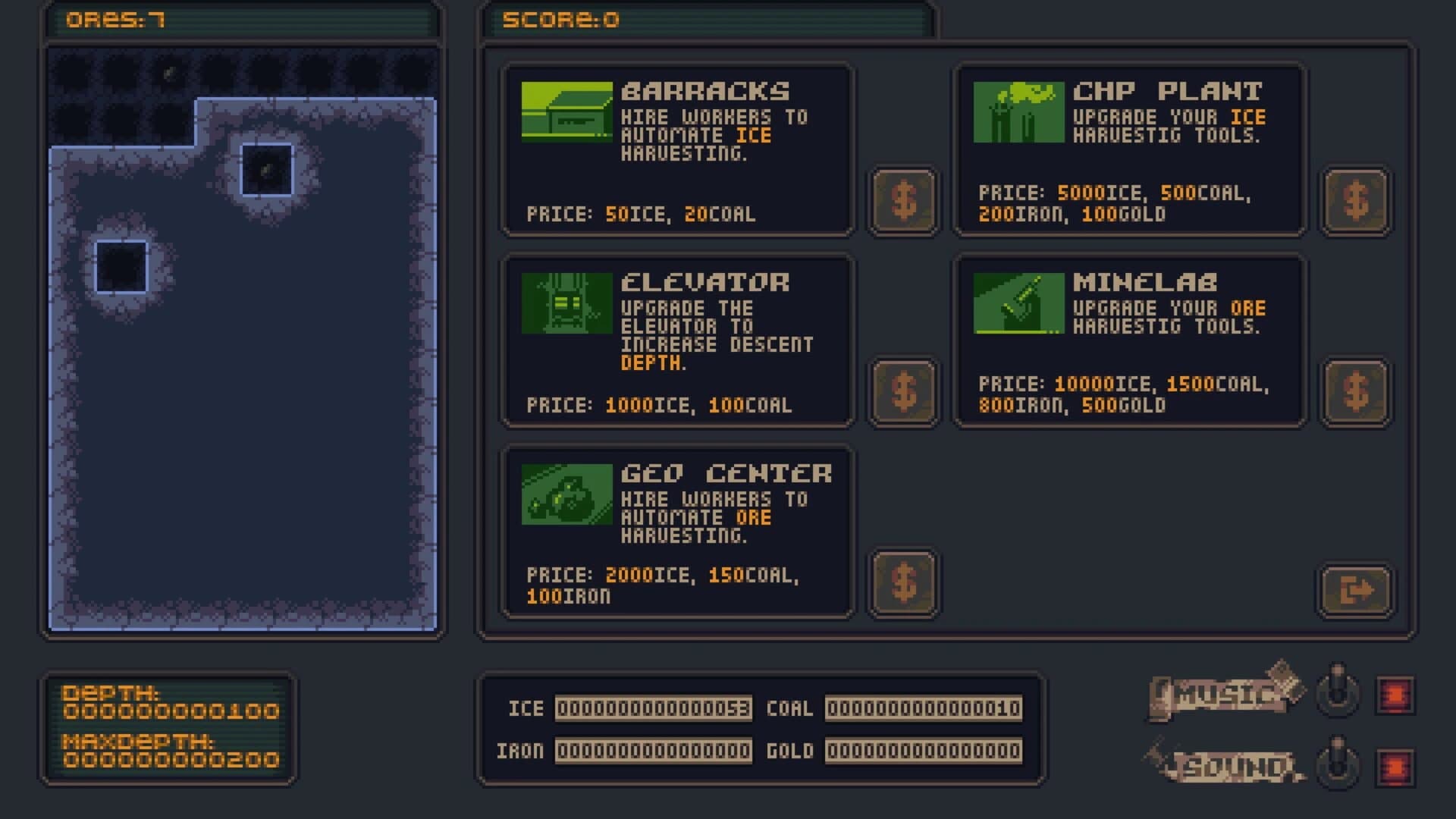Click the SOUND stamp label

click(1227, 765)
